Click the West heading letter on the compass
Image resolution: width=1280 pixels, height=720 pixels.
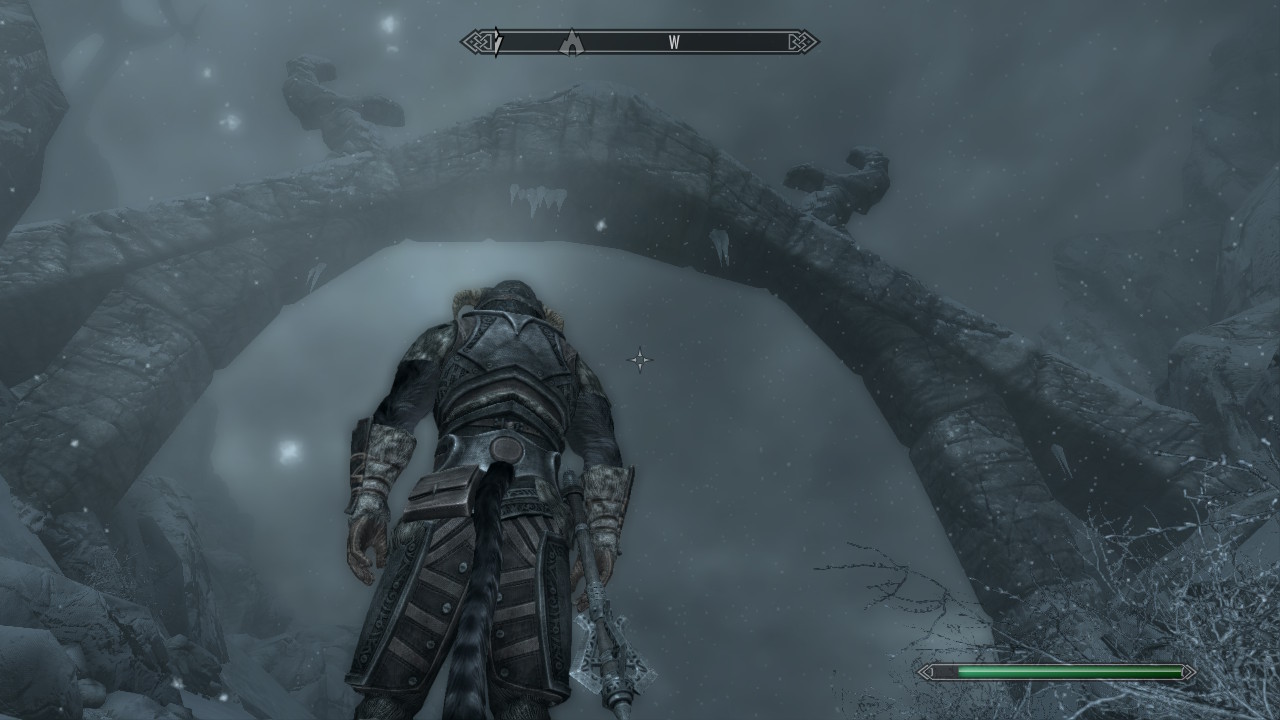coord(674,42)
